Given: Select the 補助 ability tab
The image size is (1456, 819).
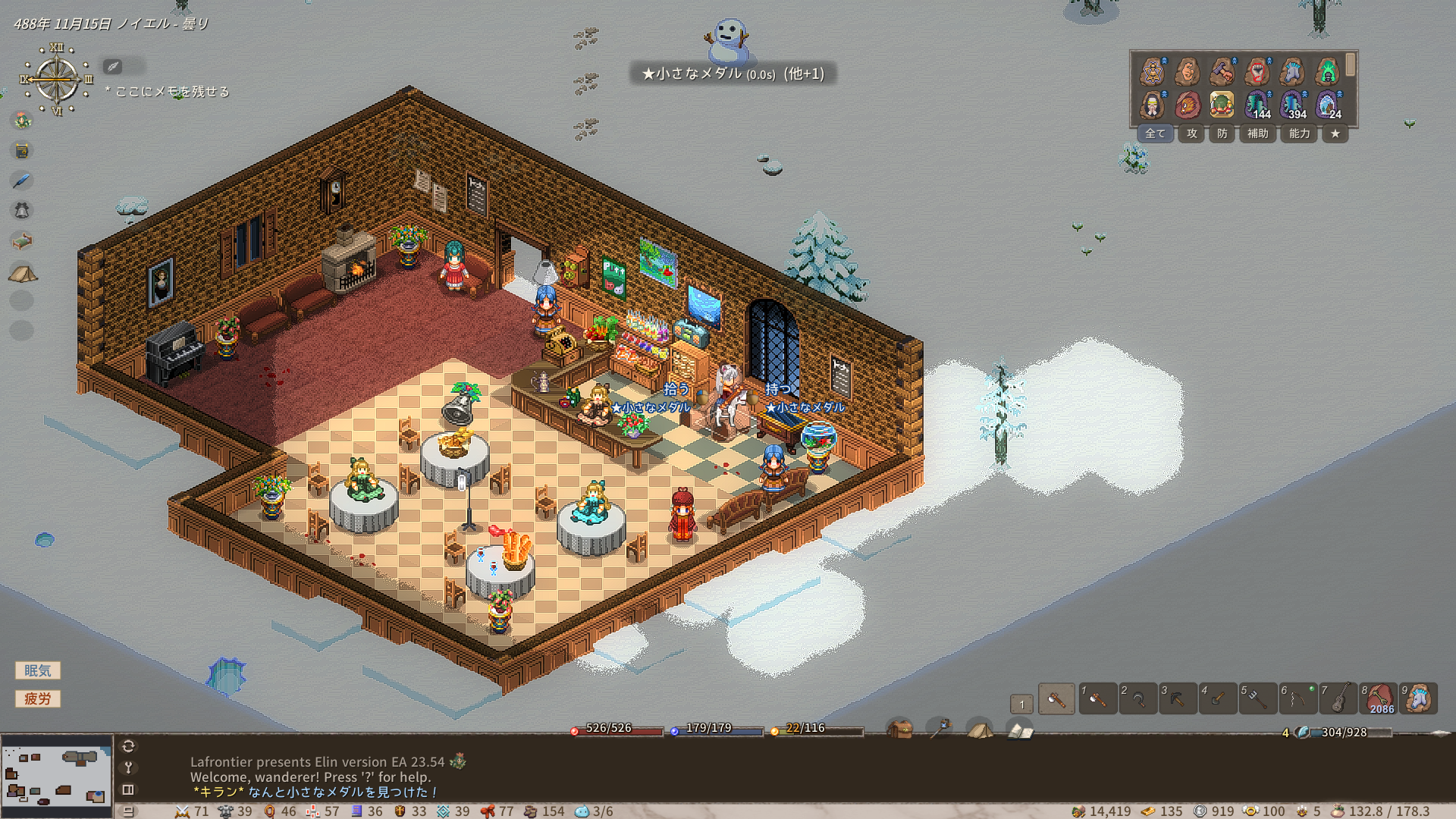Looking at the screenshot, I should point(1257,133).
